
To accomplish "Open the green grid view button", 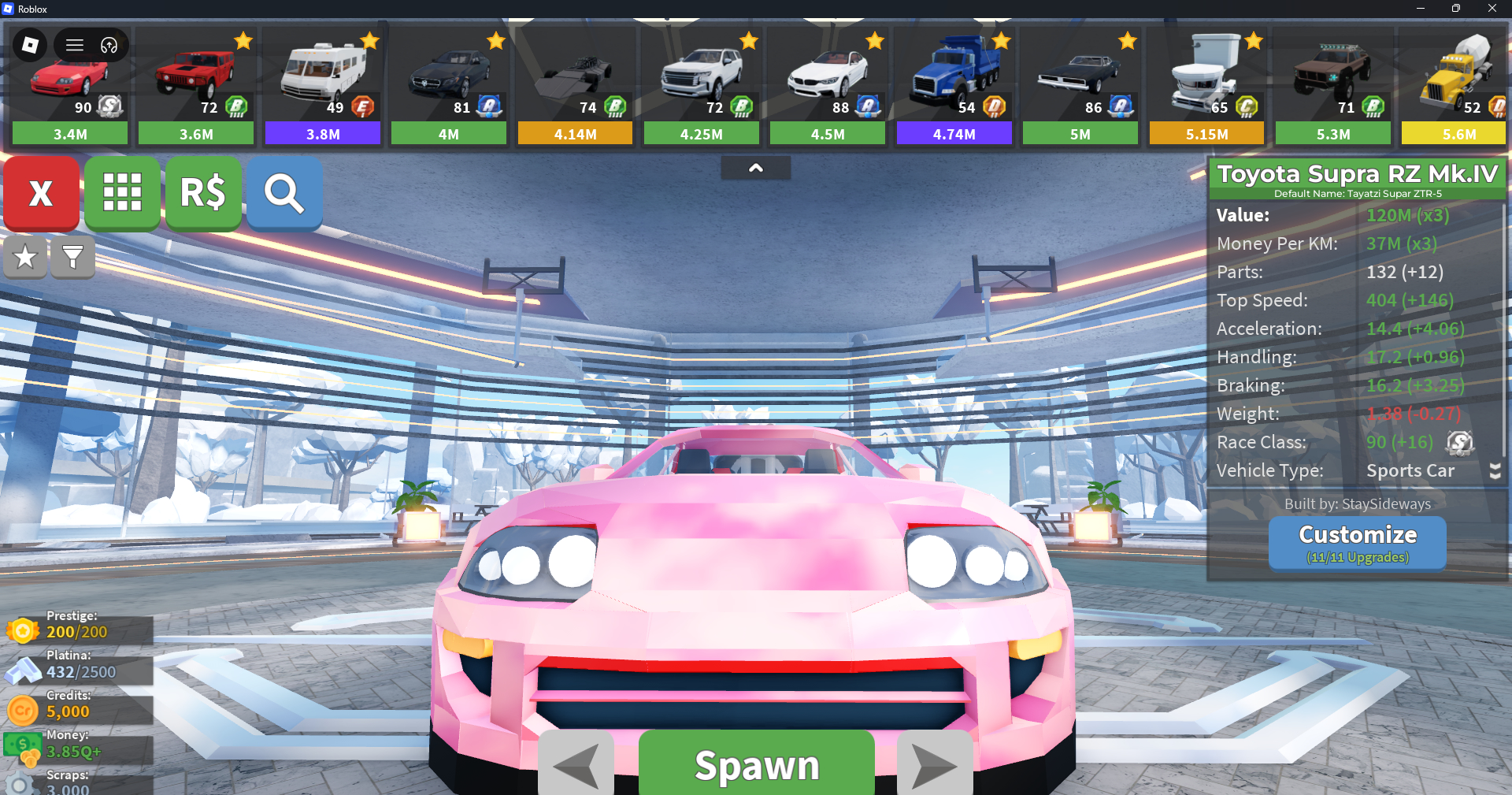I will (x=122, y=193).
